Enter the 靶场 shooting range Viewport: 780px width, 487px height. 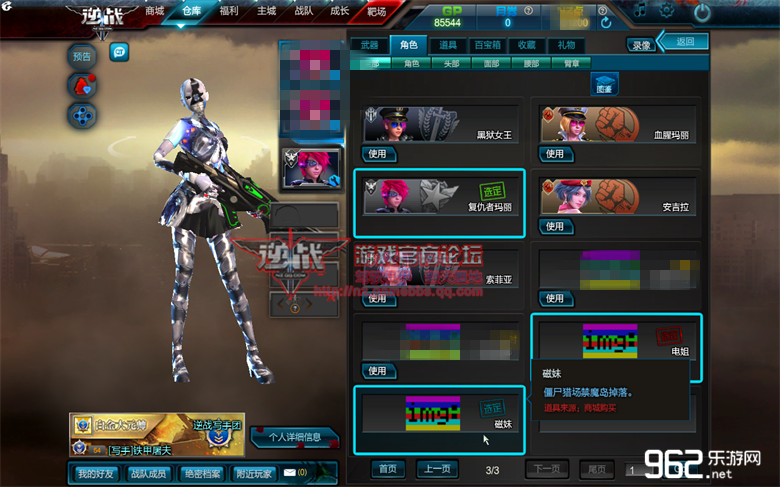point(377,12)
